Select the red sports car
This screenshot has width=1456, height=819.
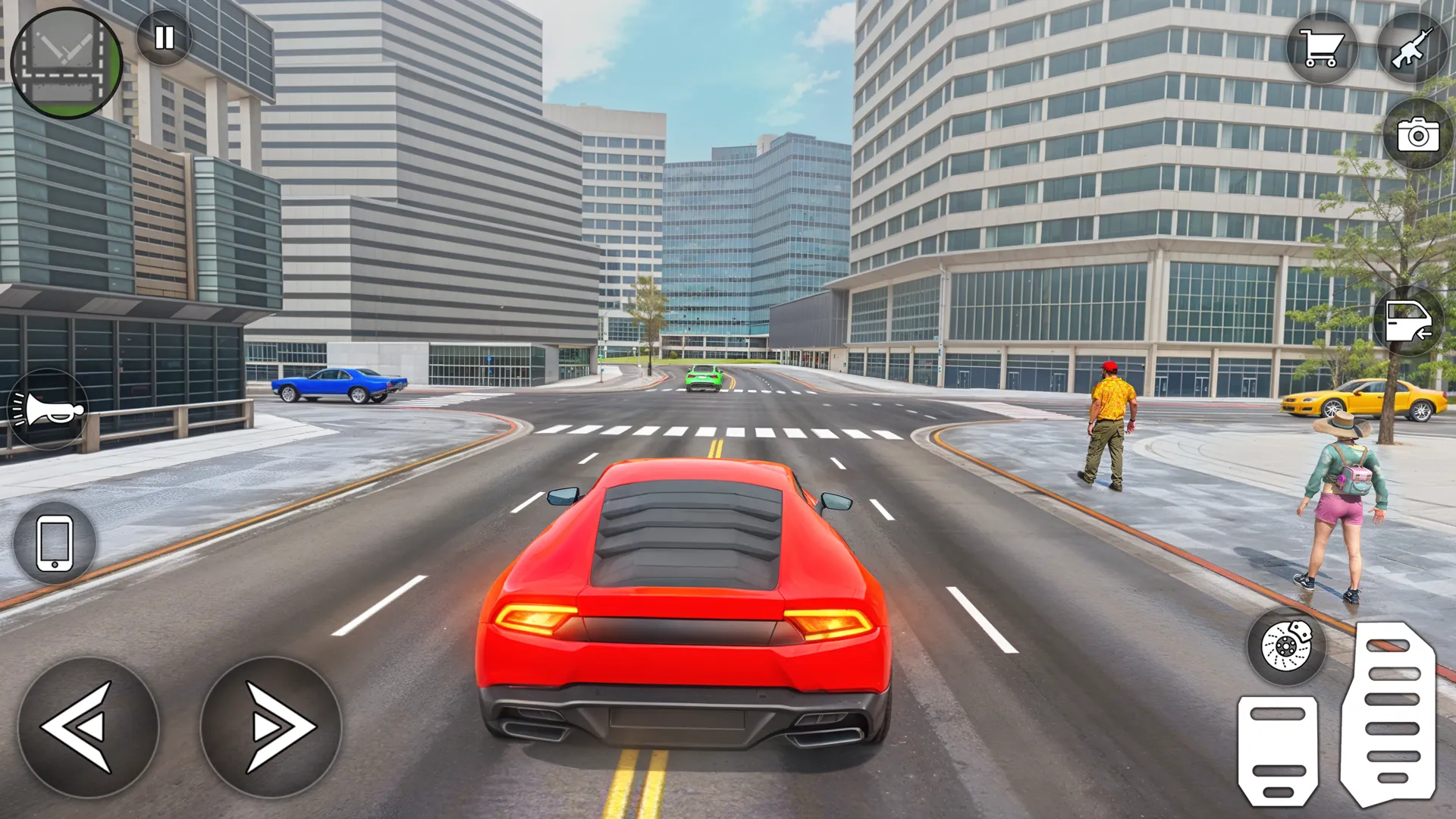682,599
